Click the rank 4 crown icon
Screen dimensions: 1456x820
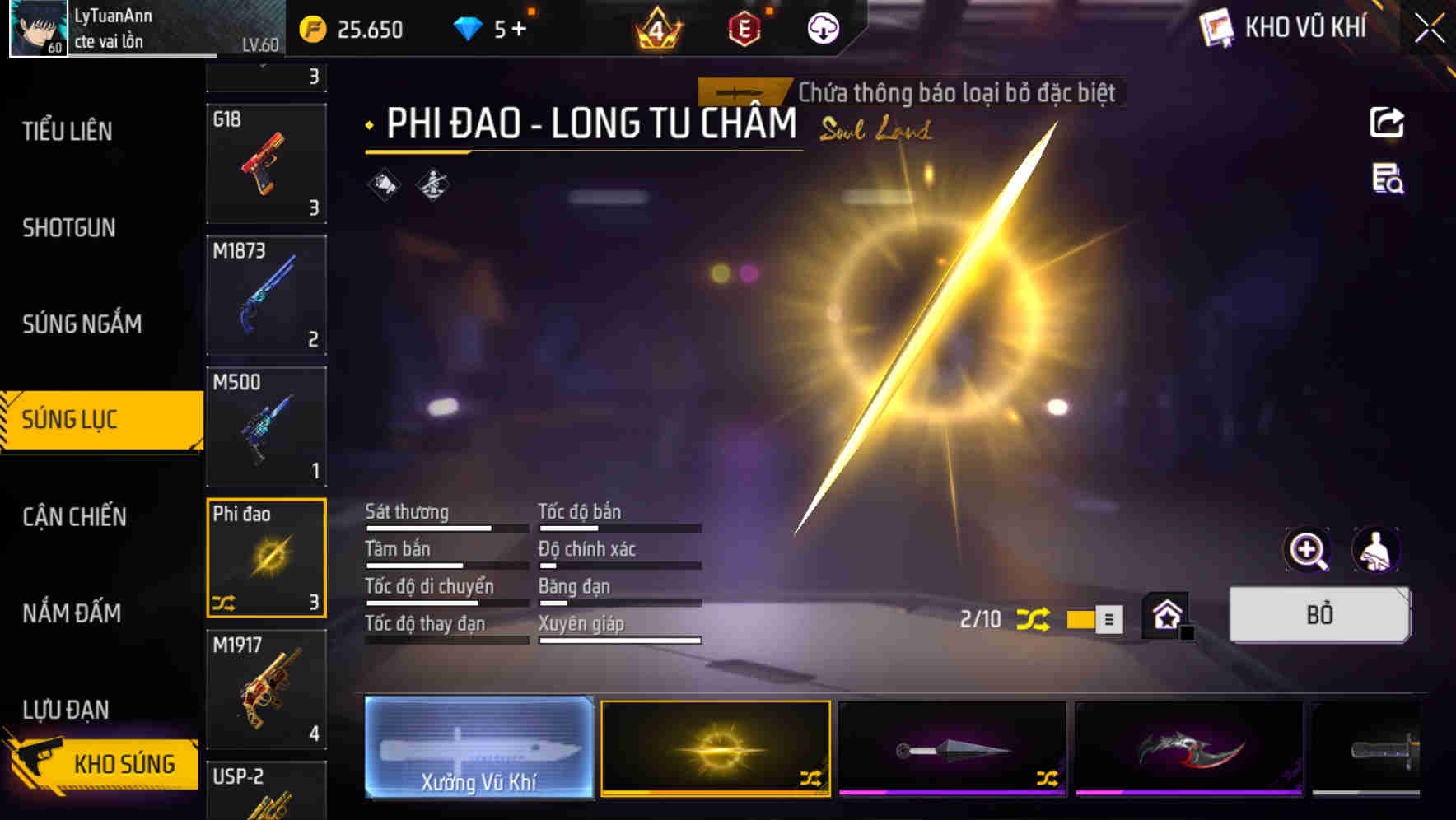(x=659, y=28)
